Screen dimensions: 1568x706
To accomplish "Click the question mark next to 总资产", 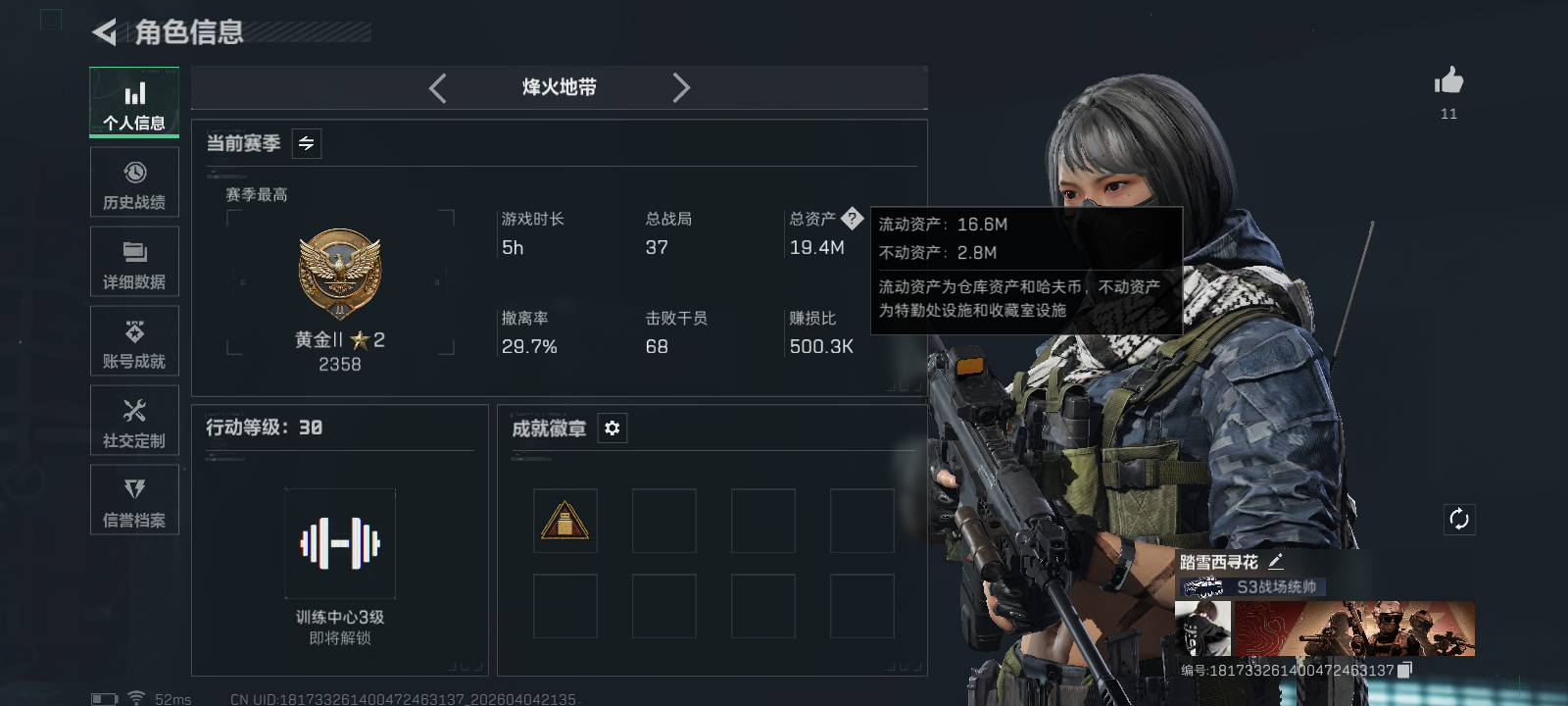I will [855, 218].
